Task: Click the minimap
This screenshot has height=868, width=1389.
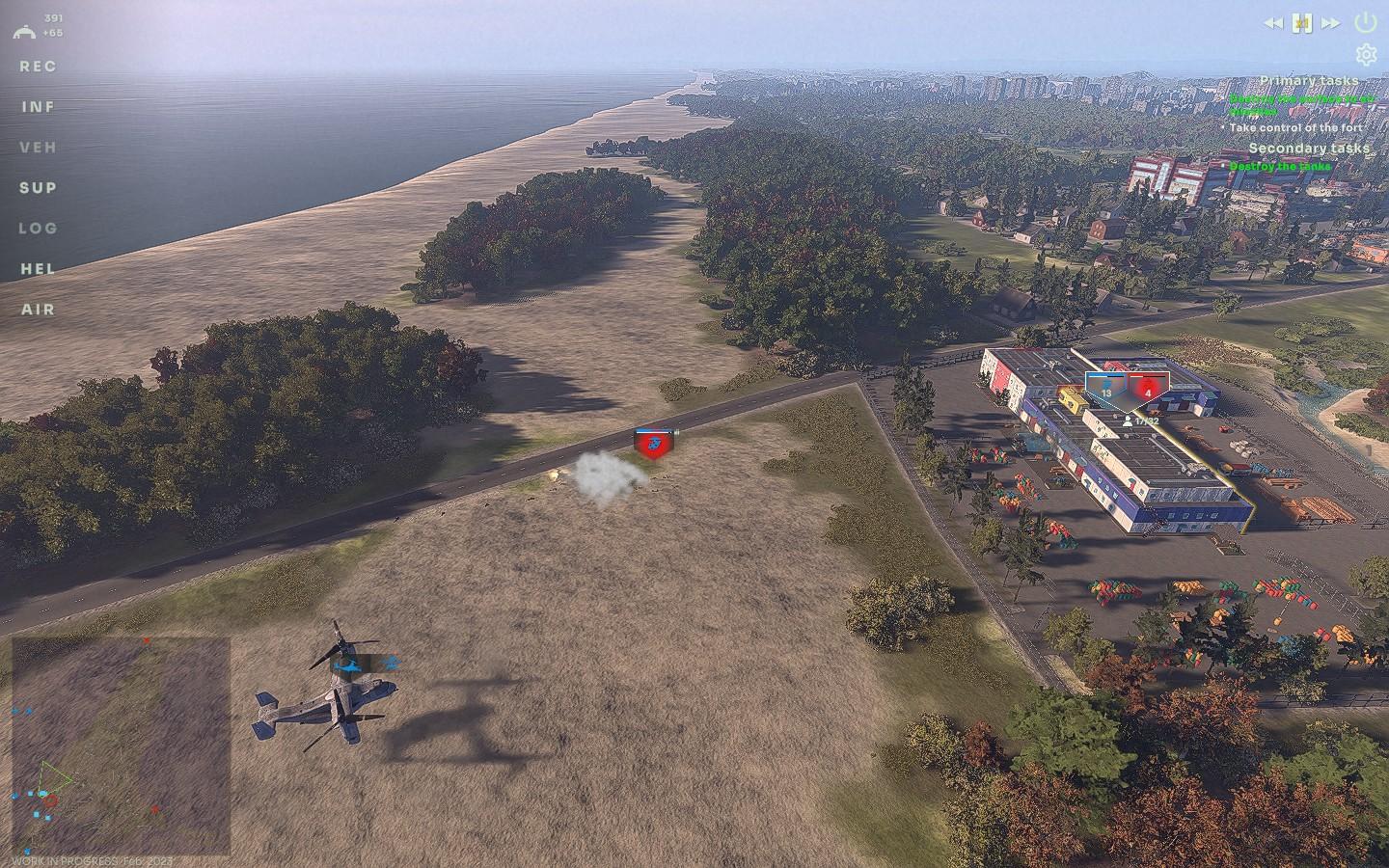Action: [x=122, y=746]
